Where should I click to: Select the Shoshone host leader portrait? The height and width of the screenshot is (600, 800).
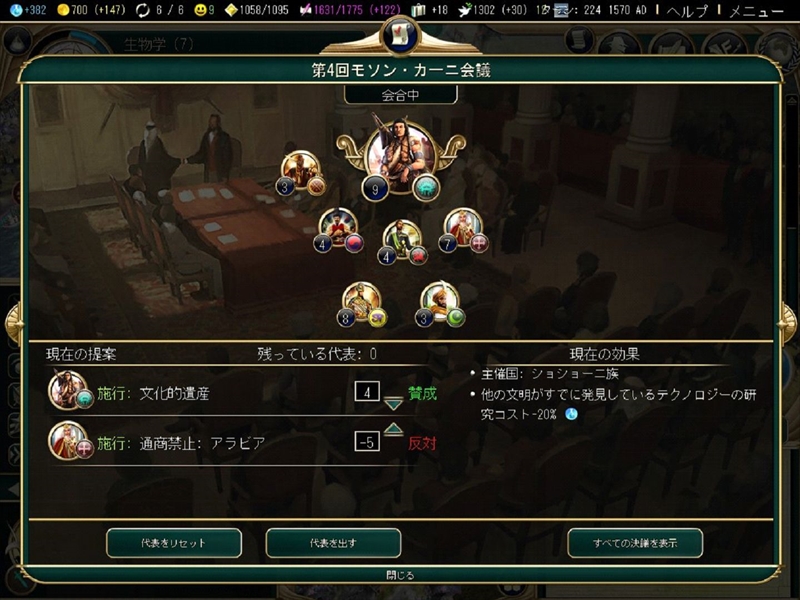tap(399, 155)
